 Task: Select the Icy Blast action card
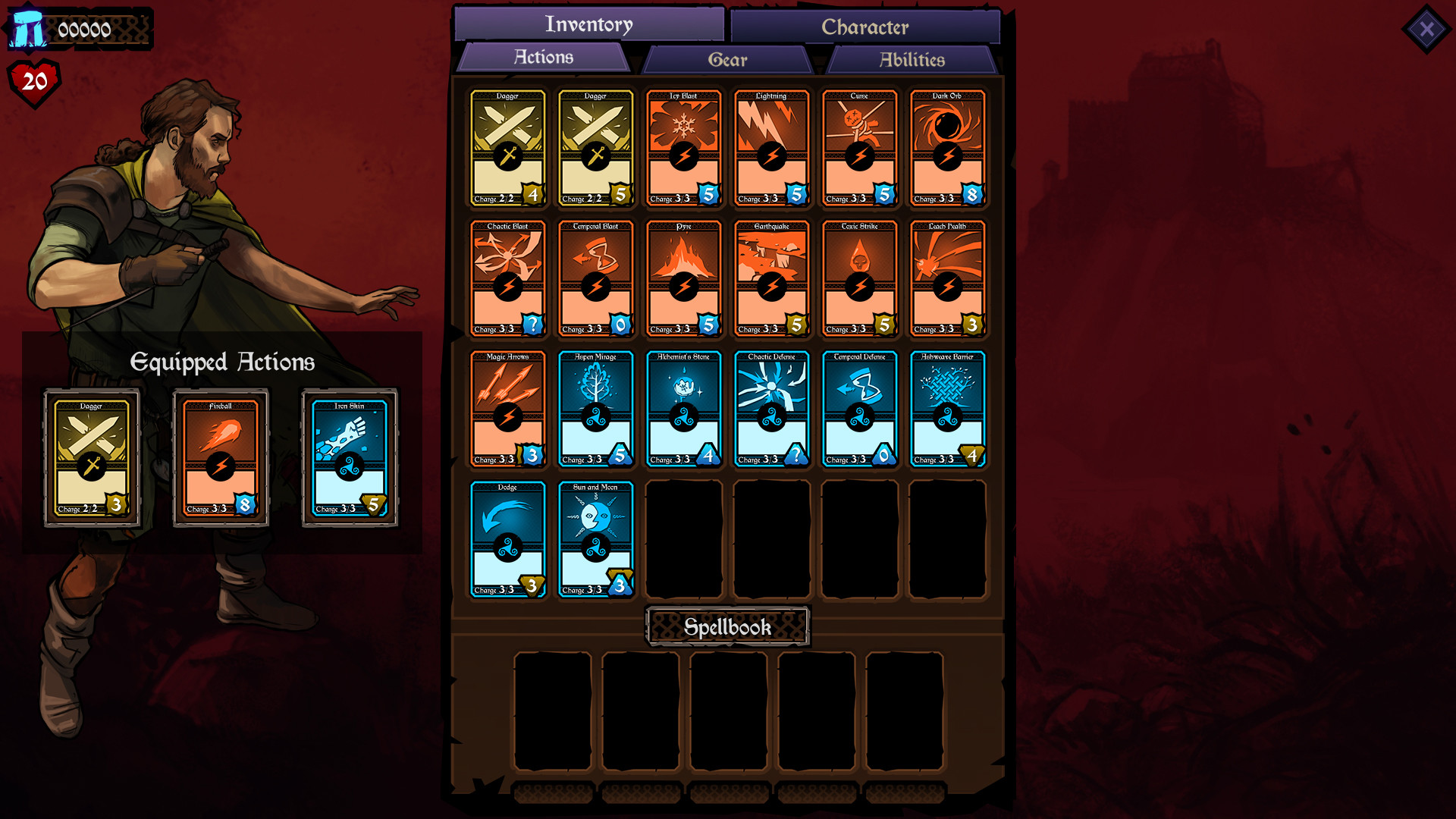(682, 148)
